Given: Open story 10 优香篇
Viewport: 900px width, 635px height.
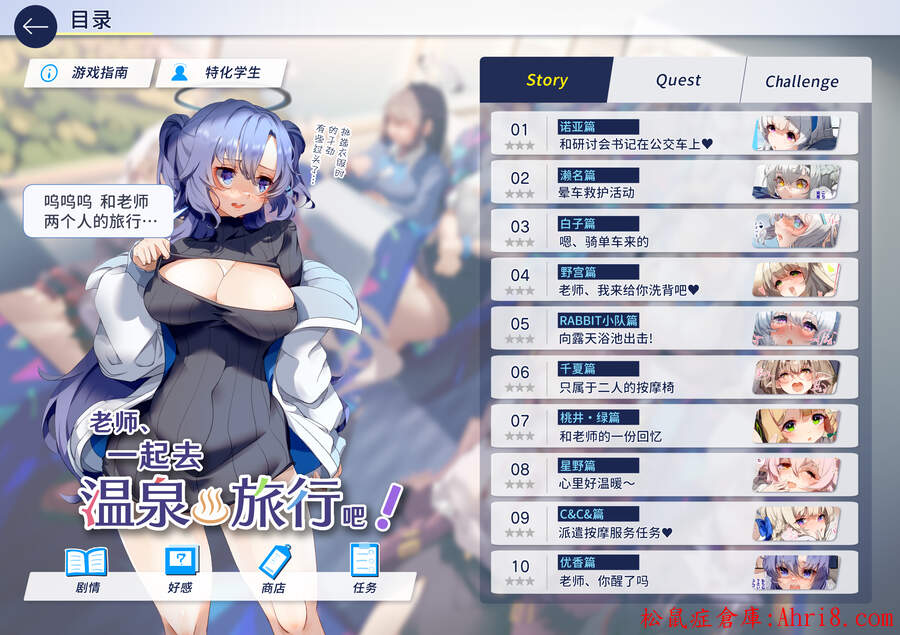Looking at the screenshot, I should point(674,573).
